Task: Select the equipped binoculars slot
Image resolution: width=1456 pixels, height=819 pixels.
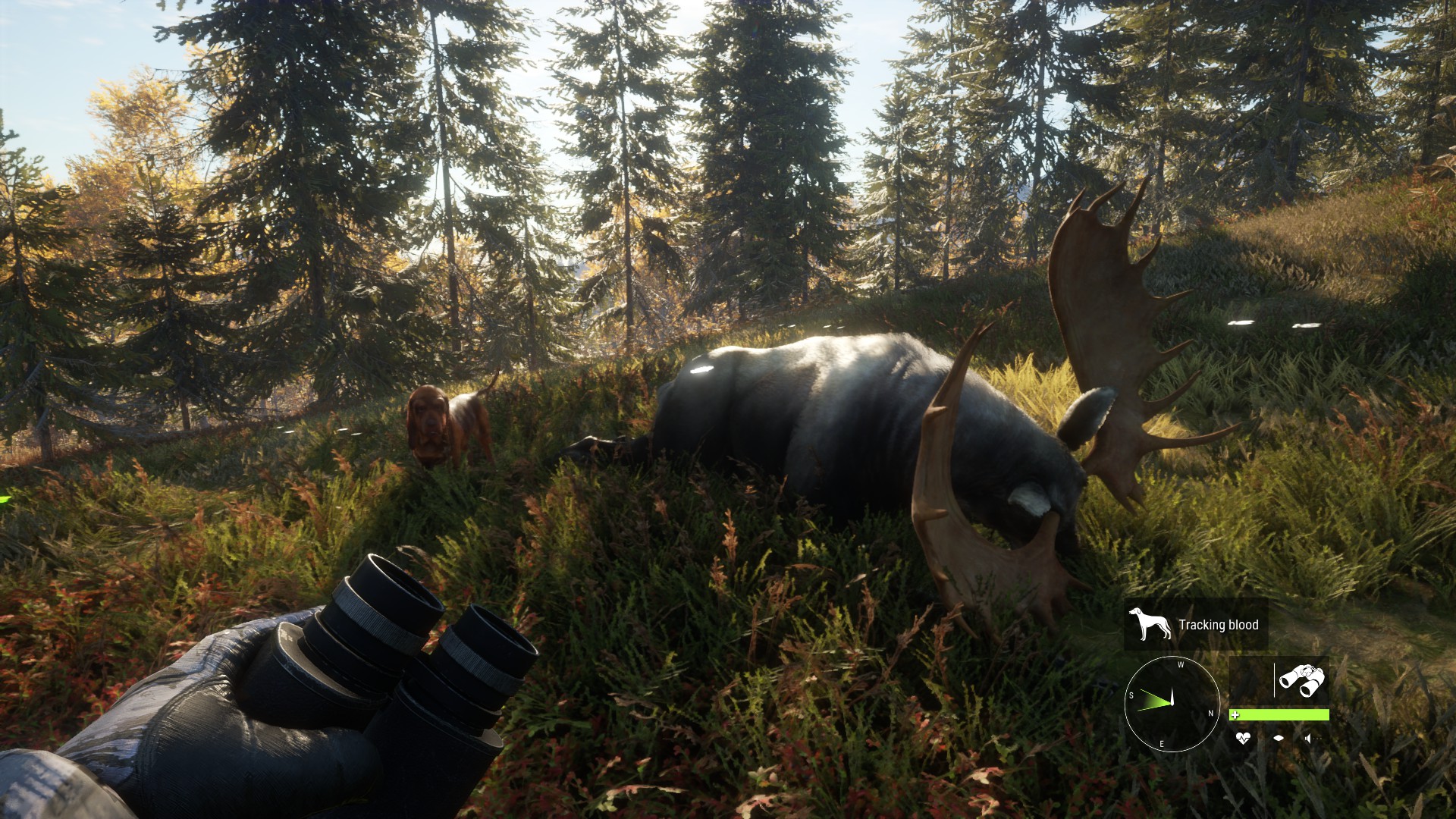Action: (x=1301, y=680)
